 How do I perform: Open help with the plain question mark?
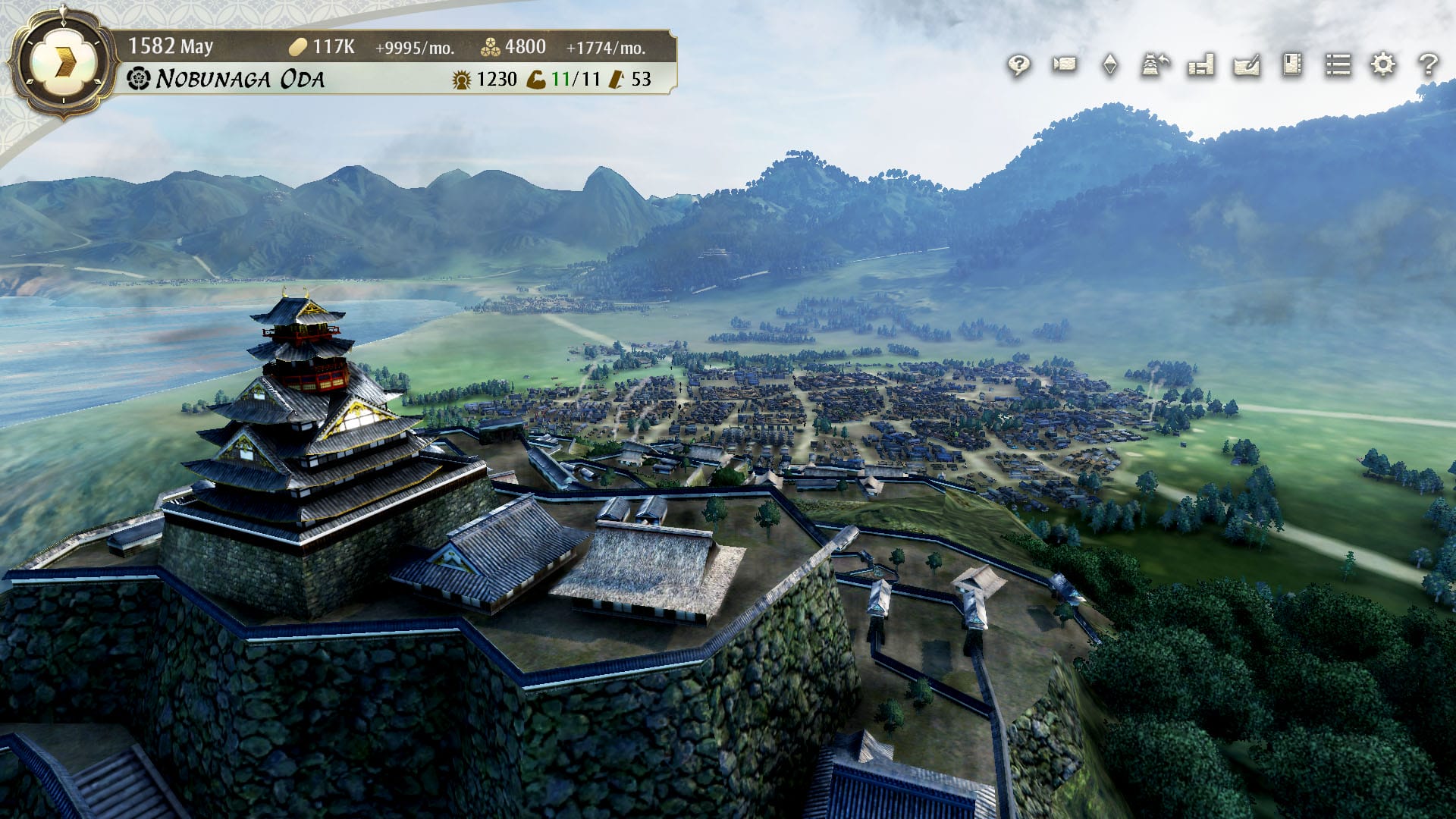(1429, 65)
